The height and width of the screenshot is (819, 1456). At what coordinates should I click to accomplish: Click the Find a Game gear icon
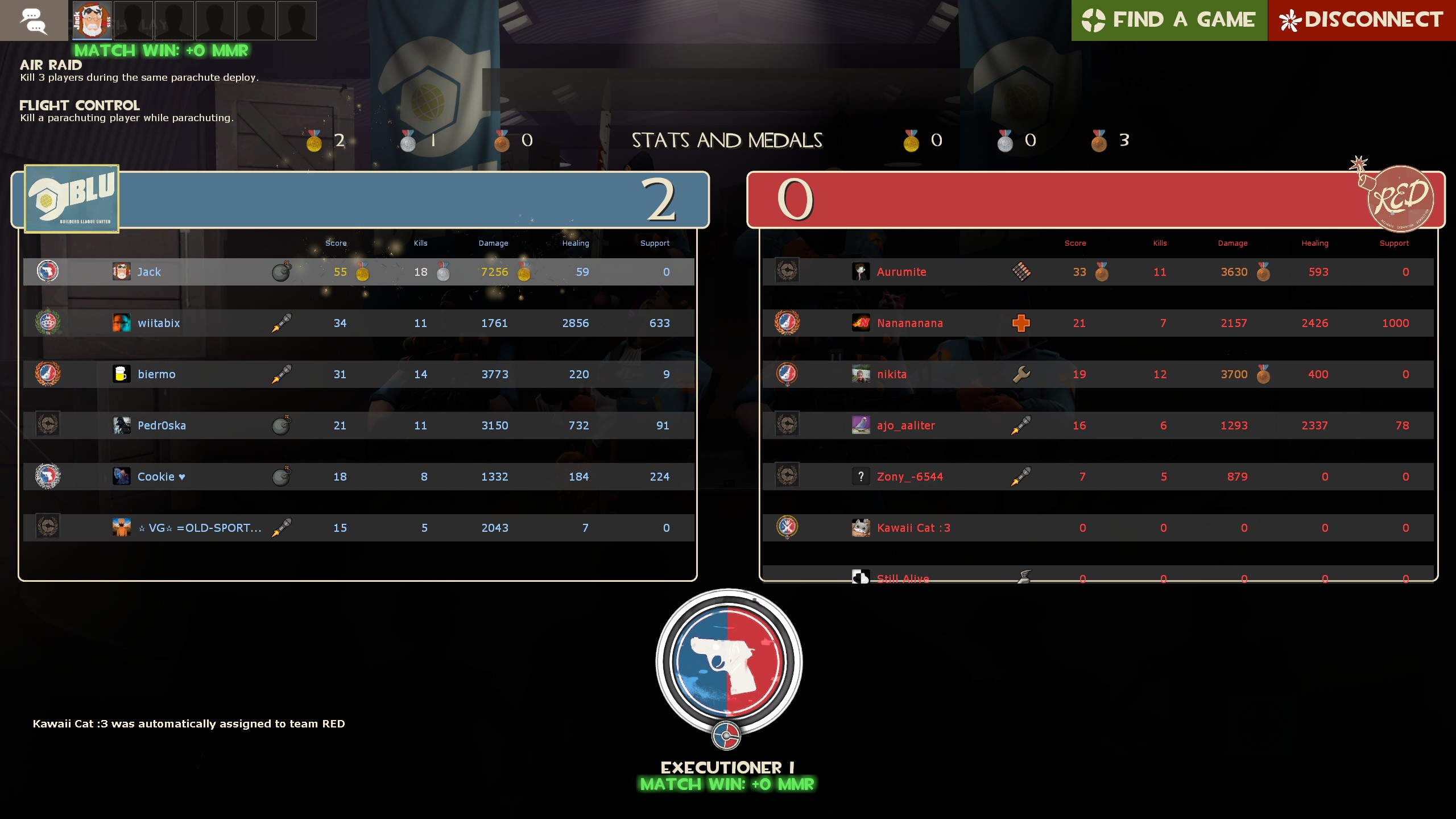click(1092, 20)
